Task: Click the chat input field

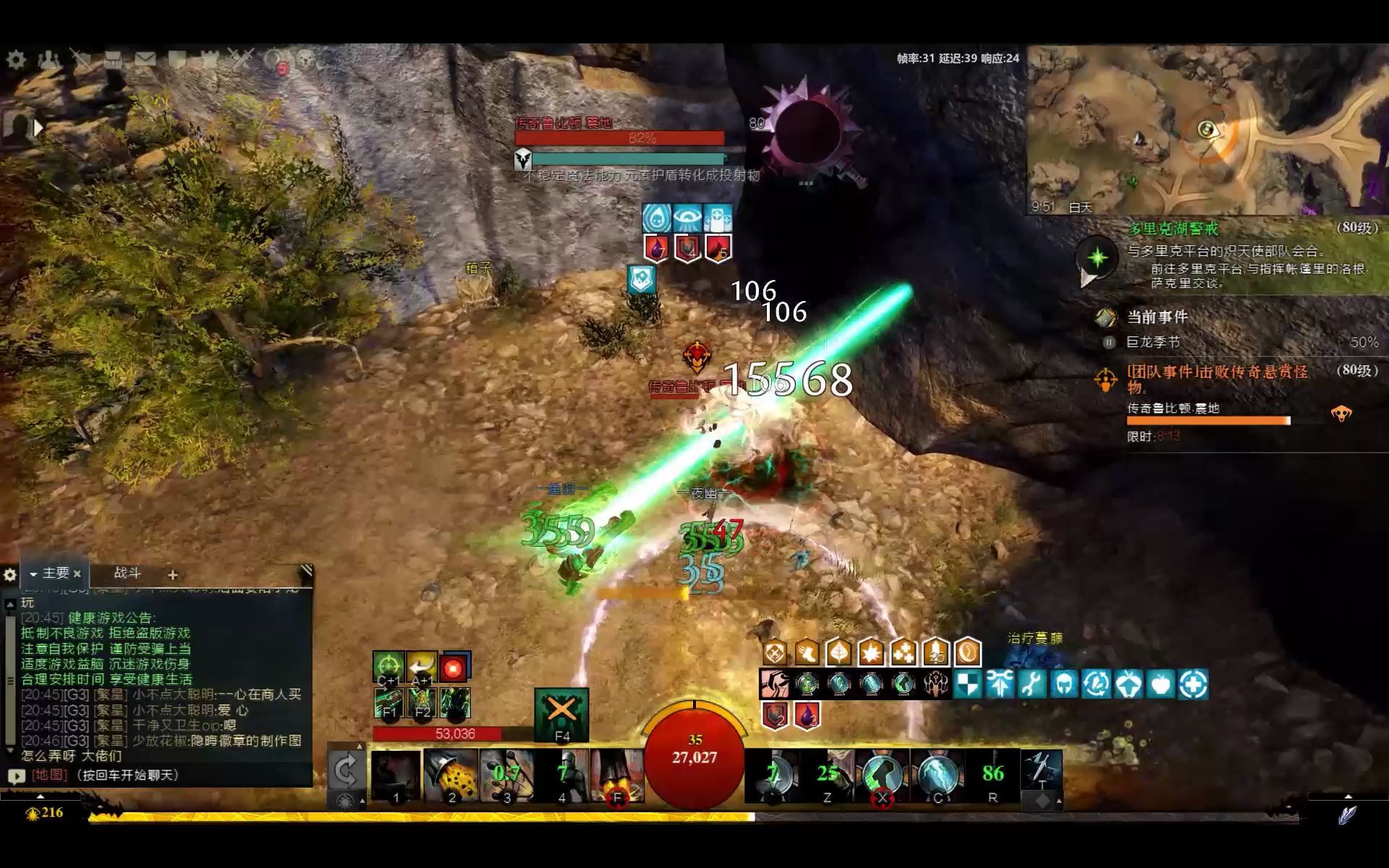Action: coord(166,775)
